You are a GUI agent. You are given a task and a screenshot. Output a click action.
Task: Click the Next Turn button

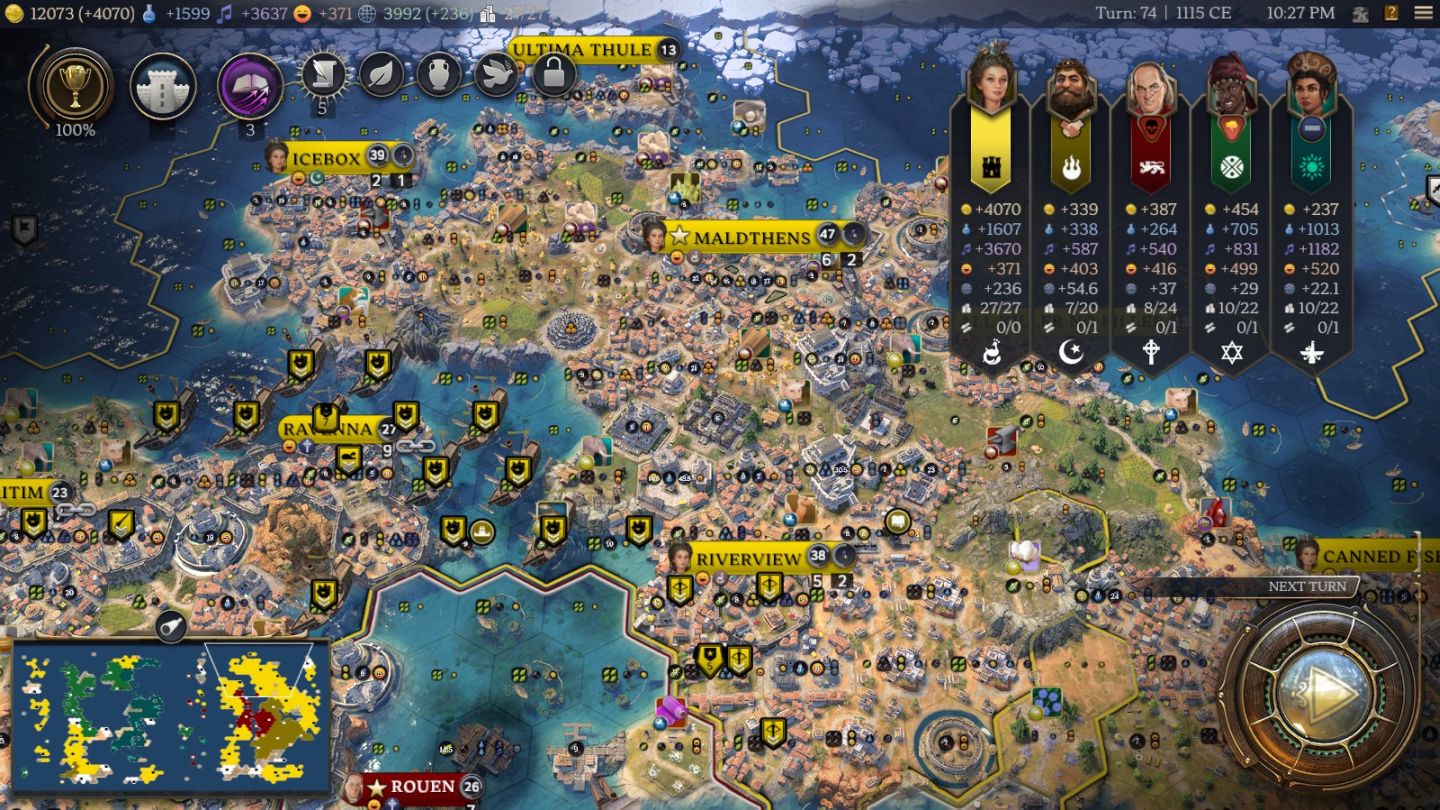[x=1317, y=692]
